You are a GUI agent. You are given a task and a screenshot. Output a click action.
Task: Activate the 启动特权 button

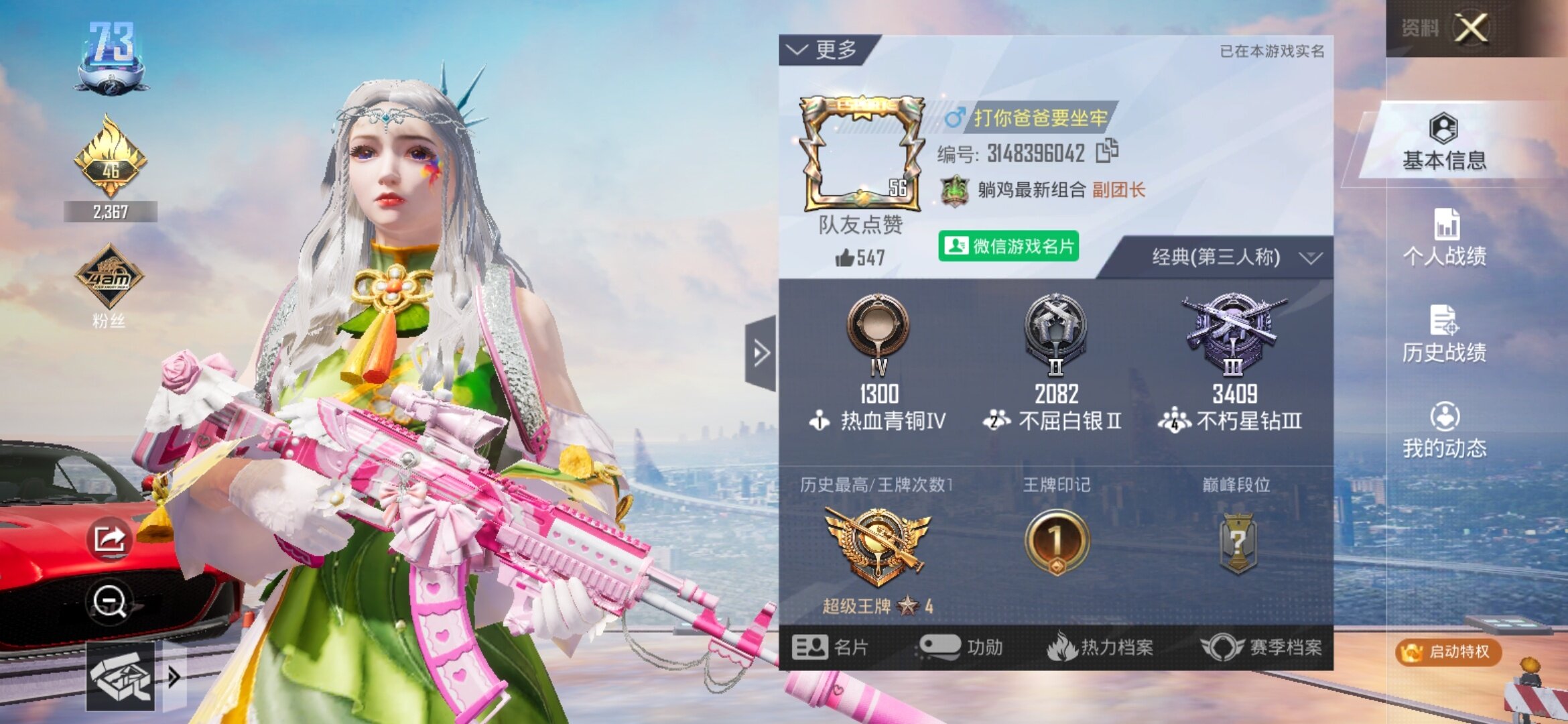pyautogui.click(x=1449, y=652)
